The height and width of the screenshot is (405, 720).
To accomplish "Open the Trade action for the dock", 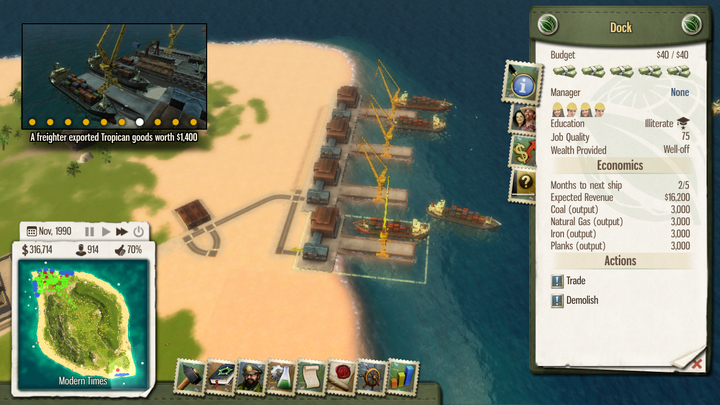I will [574, 281].
